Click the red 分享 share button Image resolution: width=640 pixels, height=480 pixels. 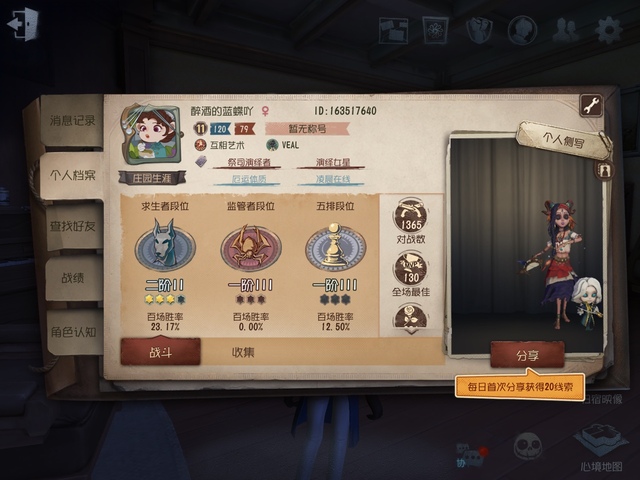527,354
